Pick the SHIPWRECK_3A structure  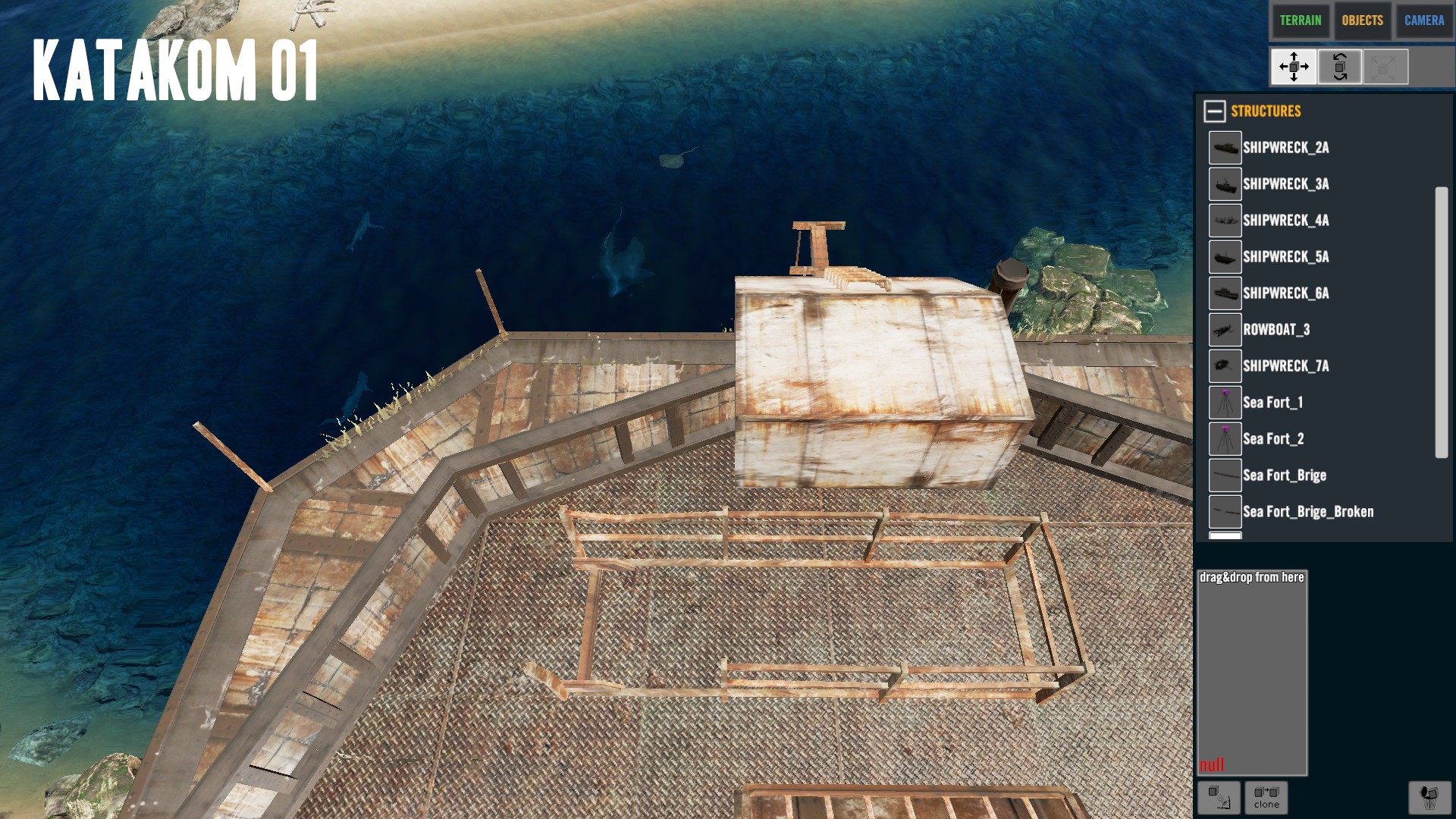1285,184
